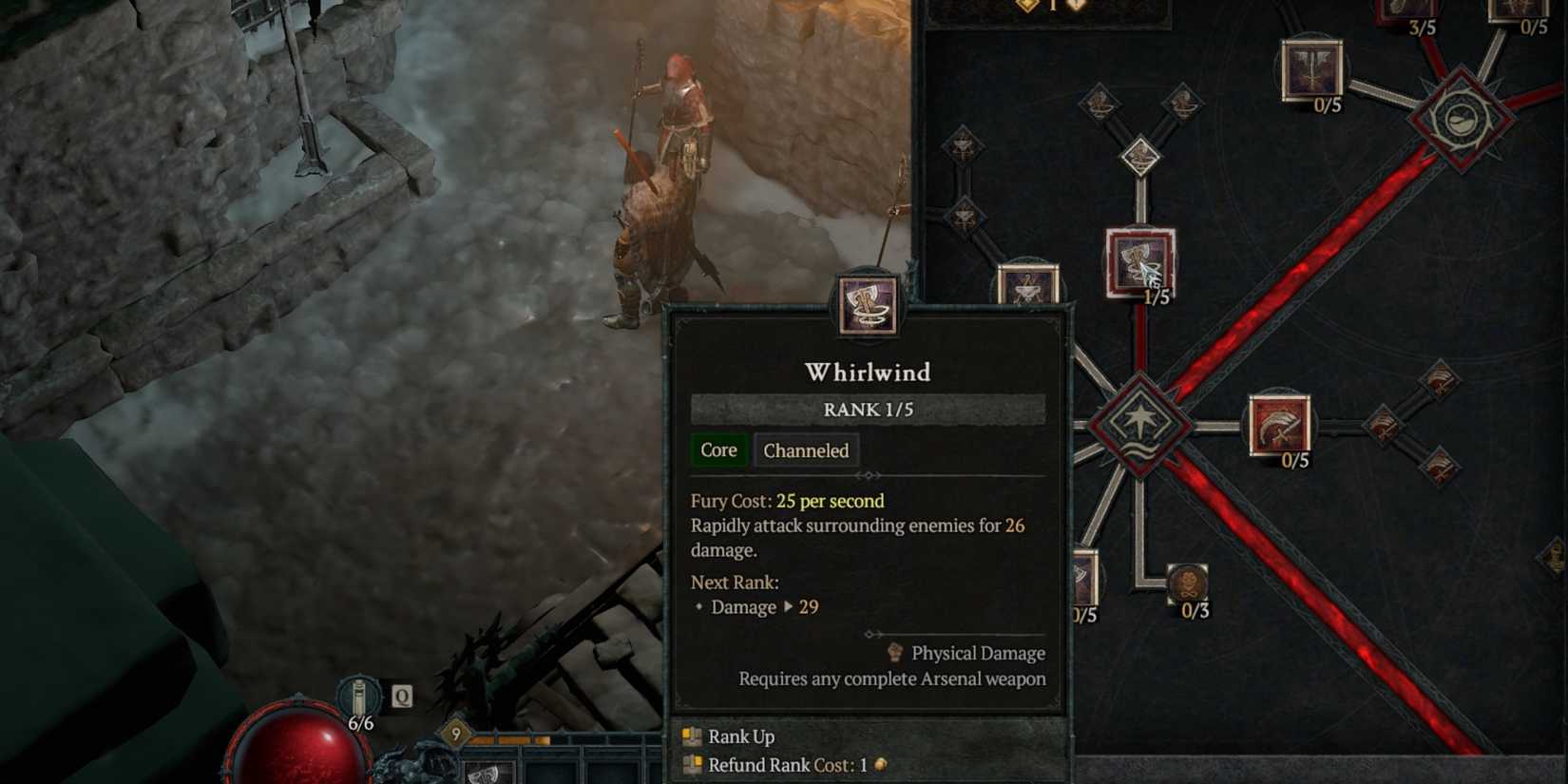
Task: Click Refund Rank costing 1 gold
Action: (751, 765)
